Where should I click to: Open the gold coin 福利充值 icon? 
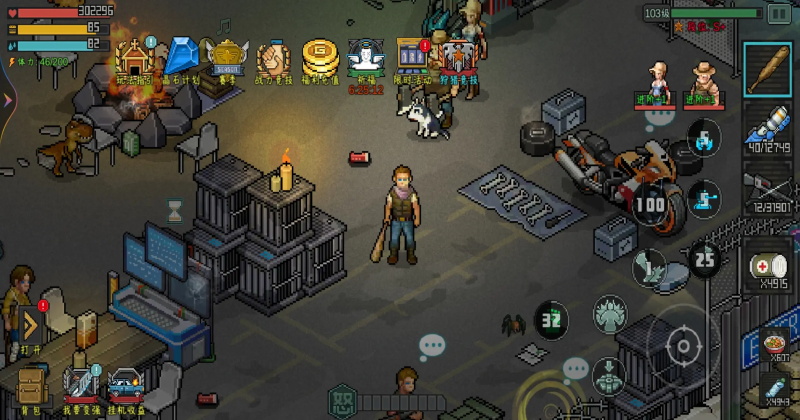click(319, 58)
